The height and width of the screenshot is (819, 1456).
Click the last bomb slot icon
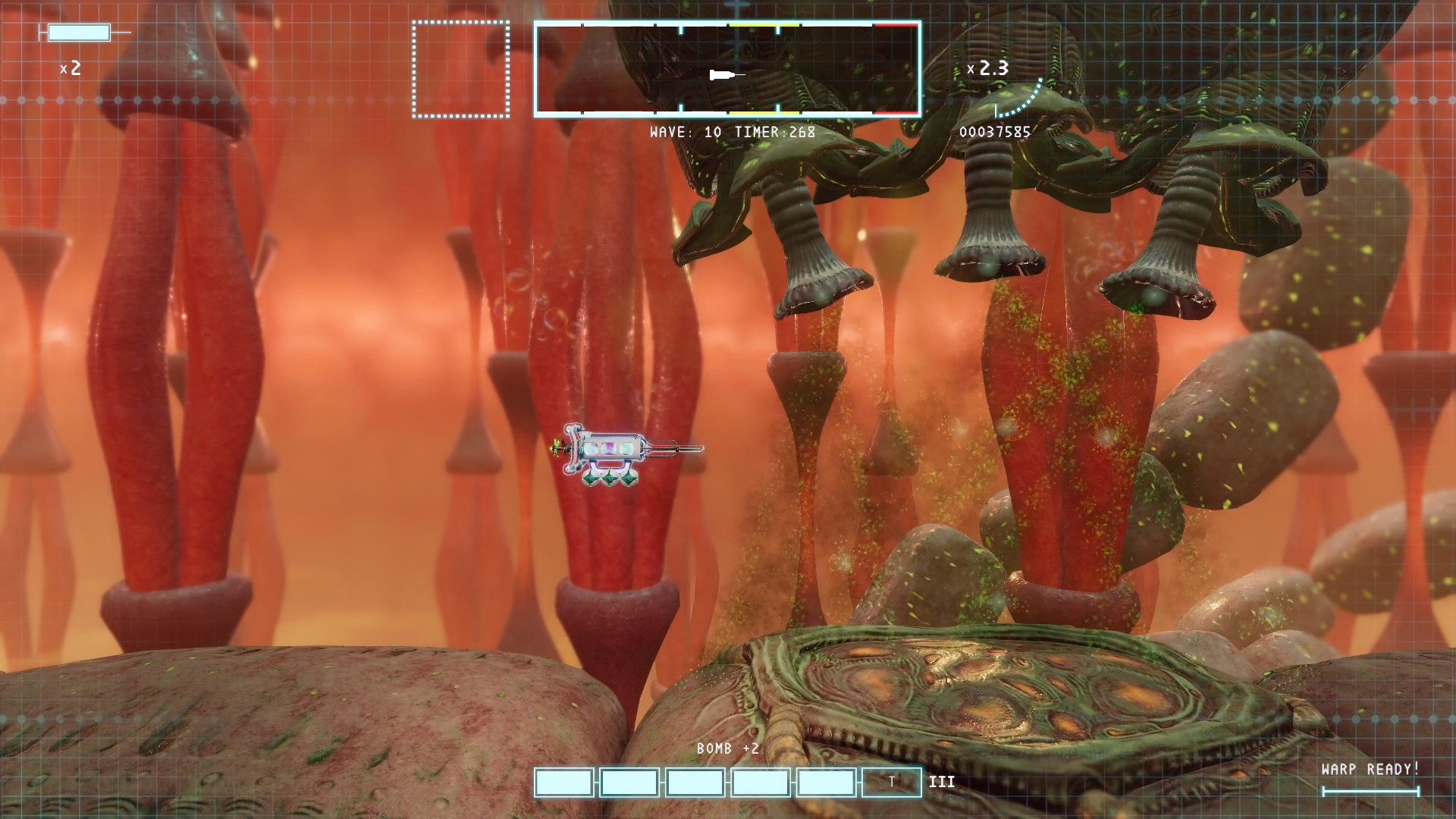coord(825,783)
